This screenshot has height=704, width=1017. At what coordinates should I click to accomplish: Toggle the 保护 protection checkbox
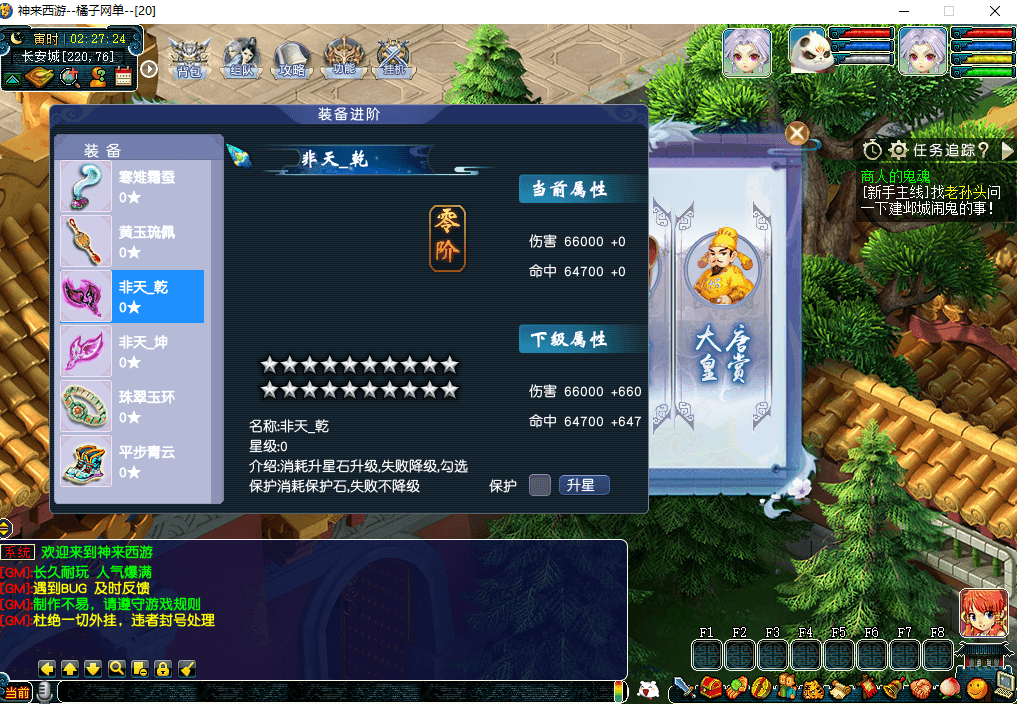click(x=540, y=485)
